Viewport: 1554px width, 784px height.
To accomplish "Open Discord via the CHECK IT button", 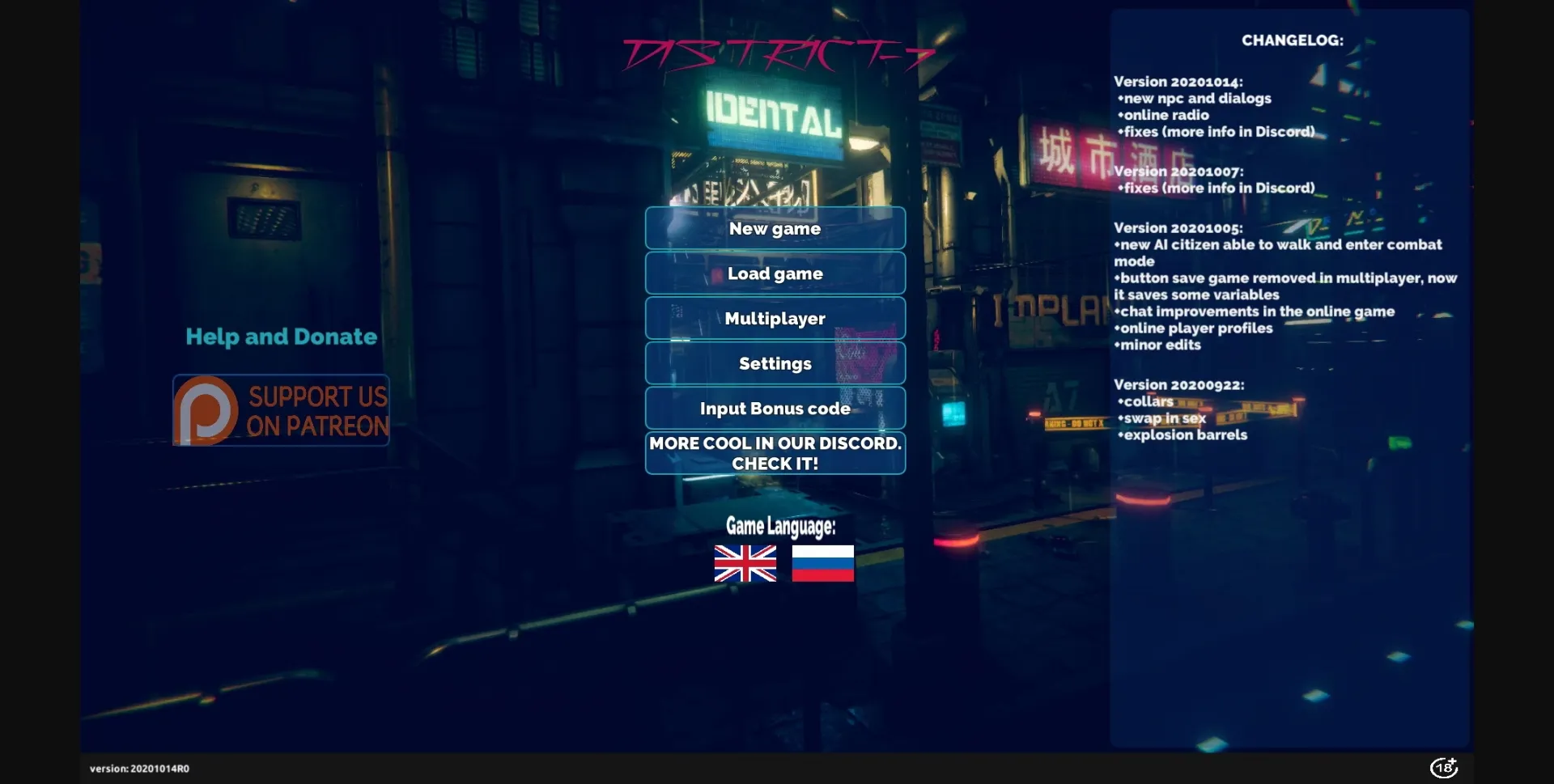I will pyautogui.click(x=775, y=453).
